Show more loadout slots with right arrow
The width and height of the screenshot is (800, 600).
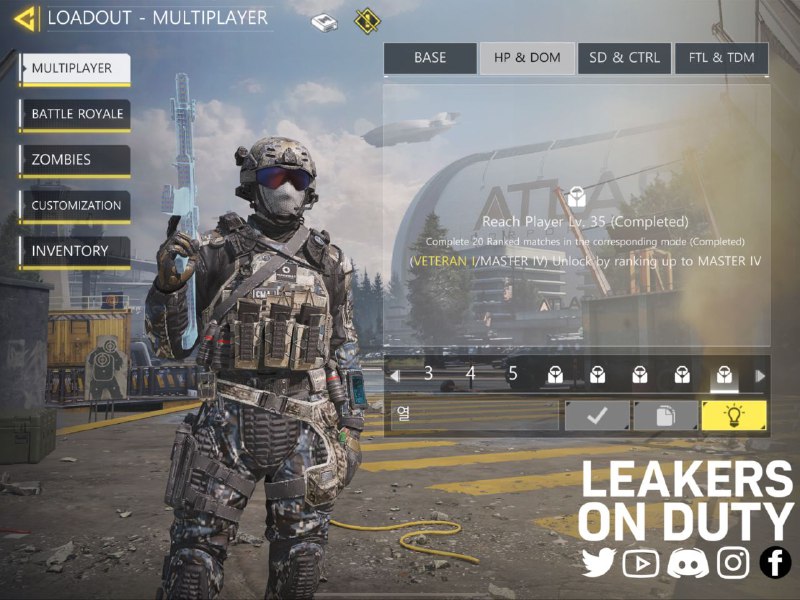click(x=760, y=376)
